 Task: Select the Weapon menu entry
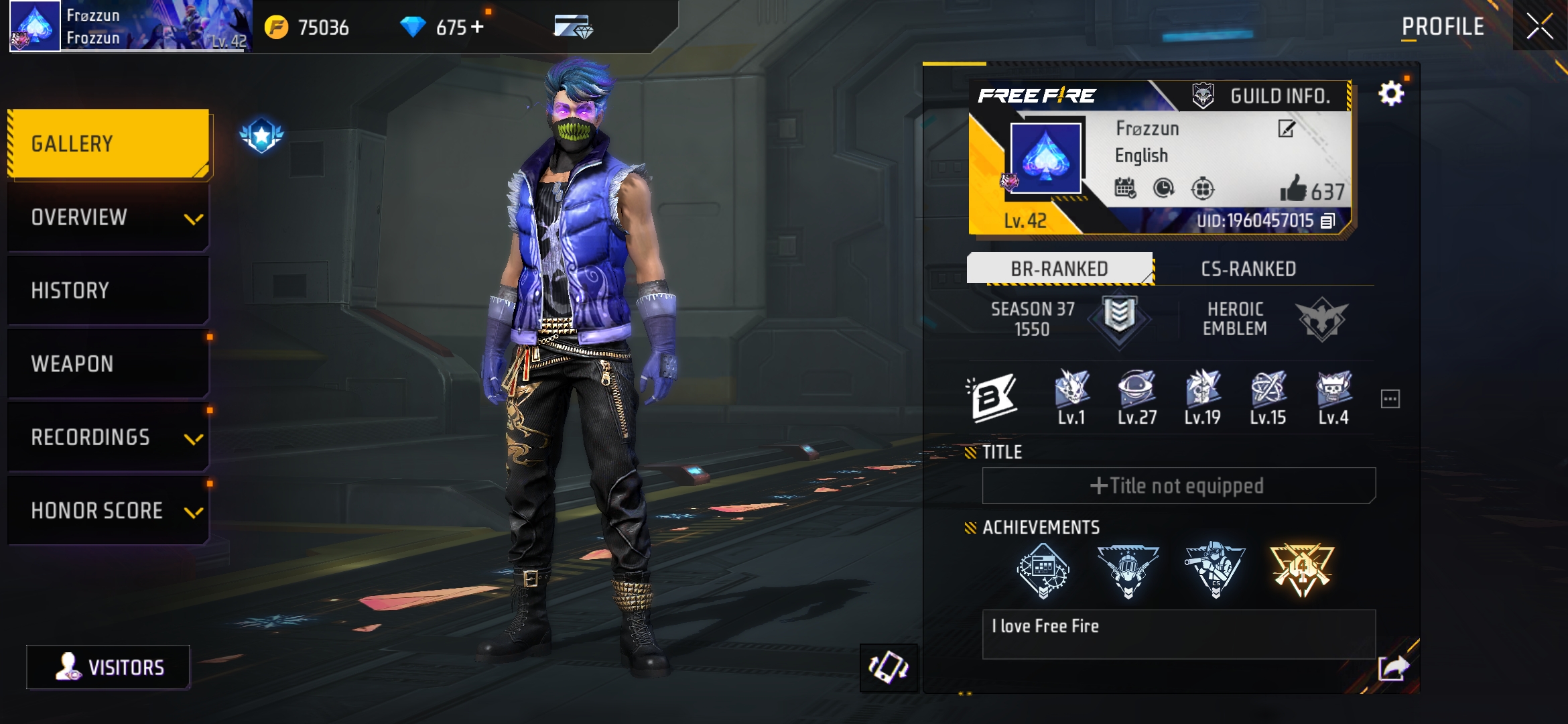pos(109,364)
